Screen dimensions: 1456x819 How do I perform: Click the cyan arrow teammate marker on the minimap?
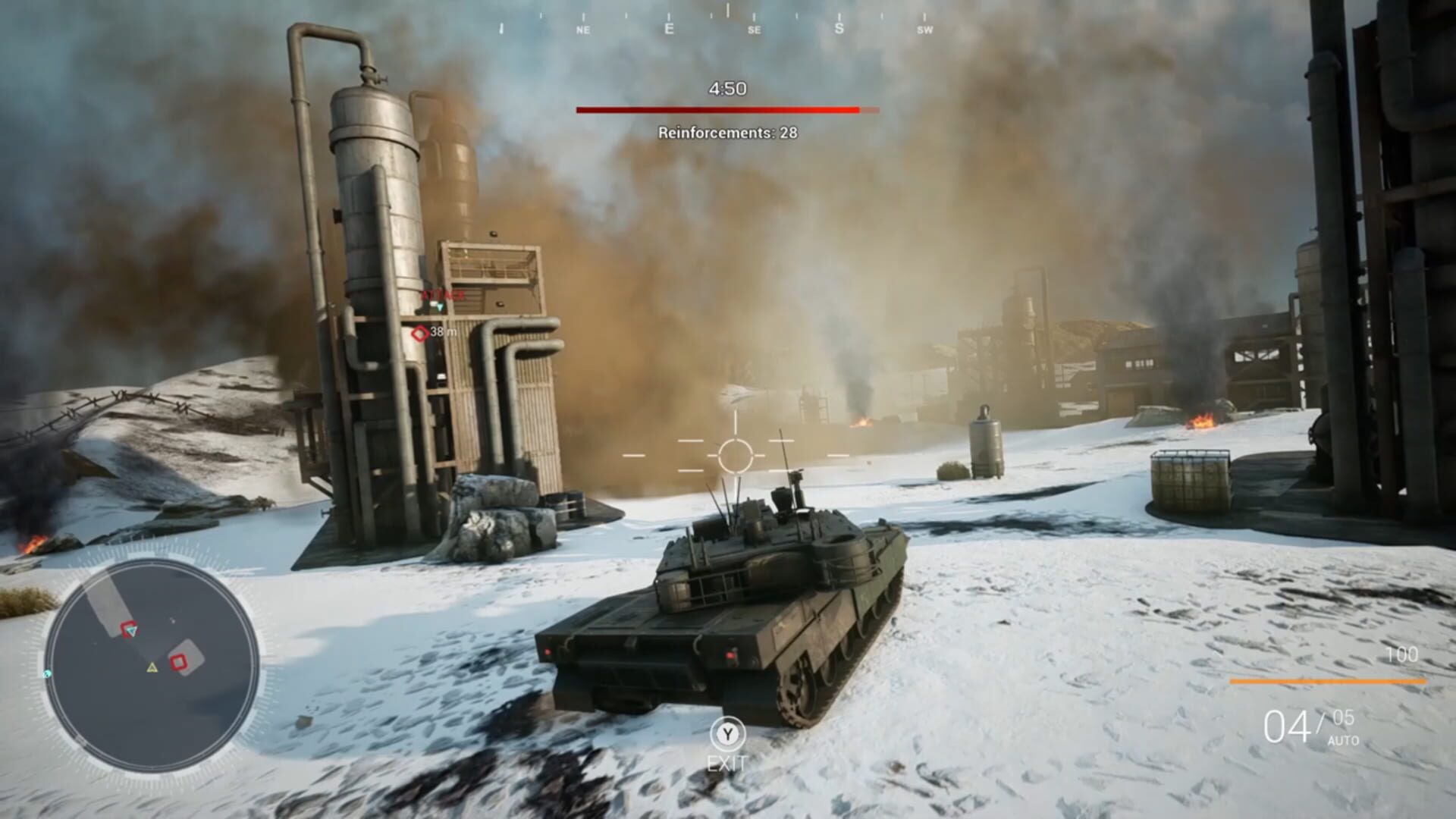[x=132, y=630]
